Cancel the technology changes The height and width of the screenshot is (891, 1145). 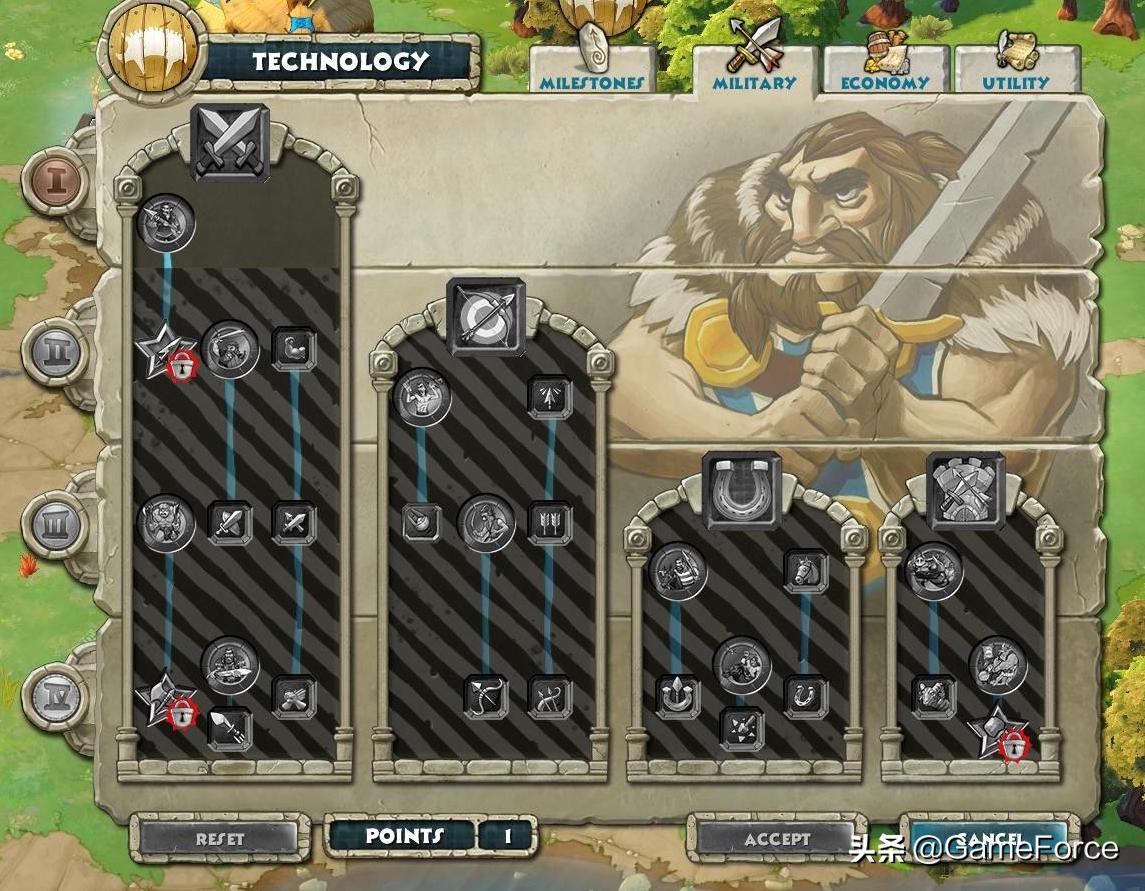990,838
